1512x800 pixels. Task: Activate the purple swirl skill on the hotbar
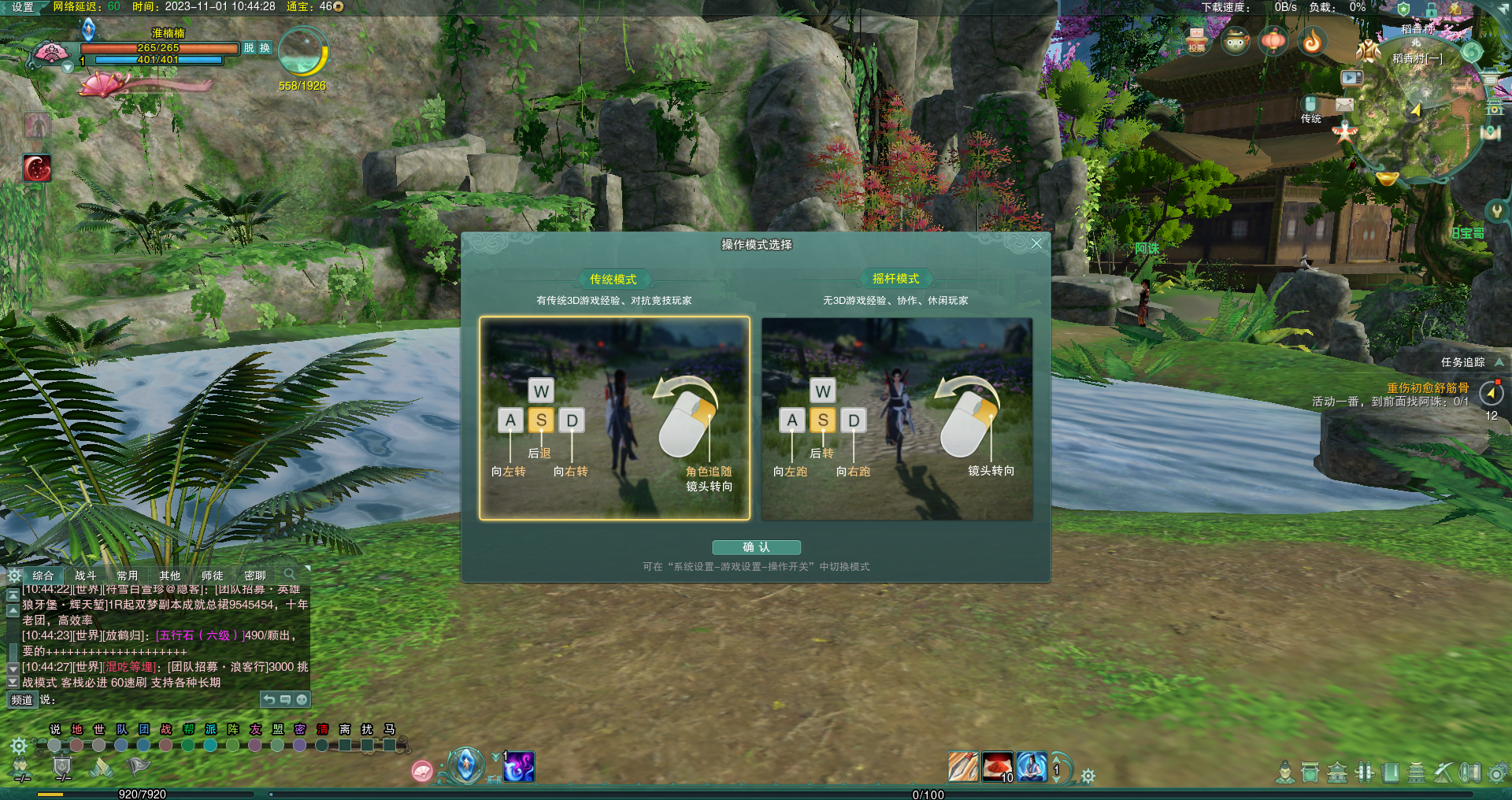(519, 767)
